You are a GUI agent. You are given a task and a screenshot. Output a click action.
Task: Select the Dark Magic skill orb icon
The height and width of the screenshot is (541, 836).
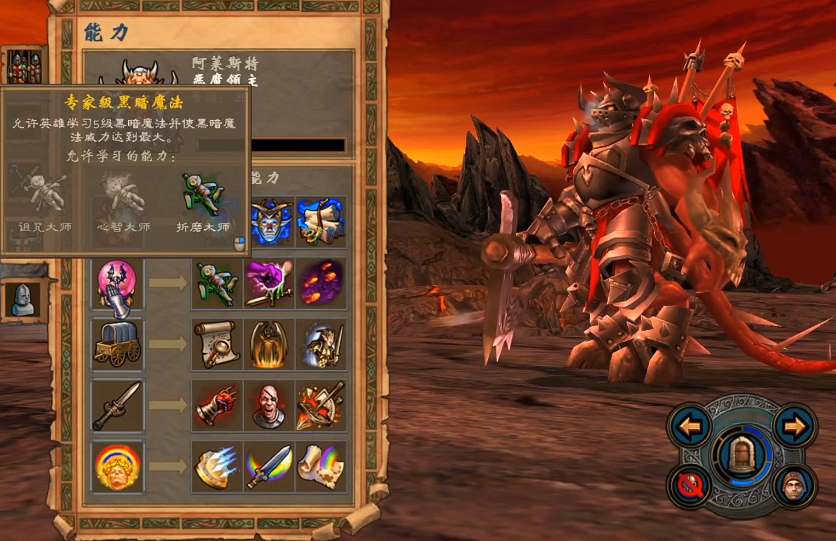click(x=118, y=283)
